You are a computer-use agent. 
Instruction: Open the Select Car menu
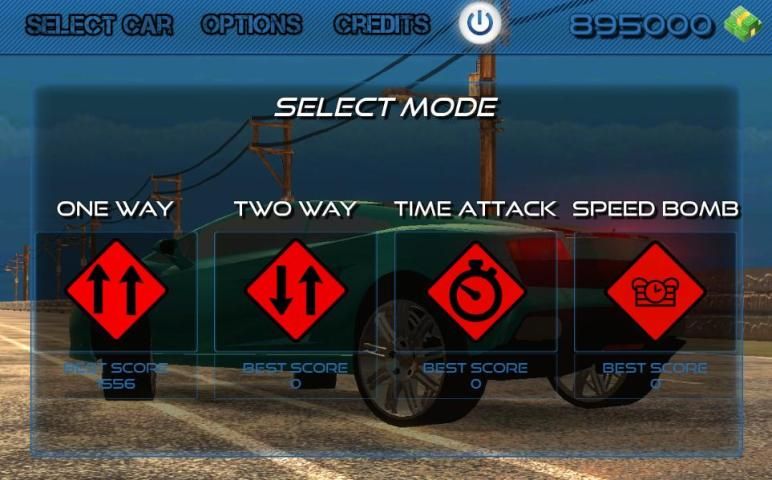(99, 25)
